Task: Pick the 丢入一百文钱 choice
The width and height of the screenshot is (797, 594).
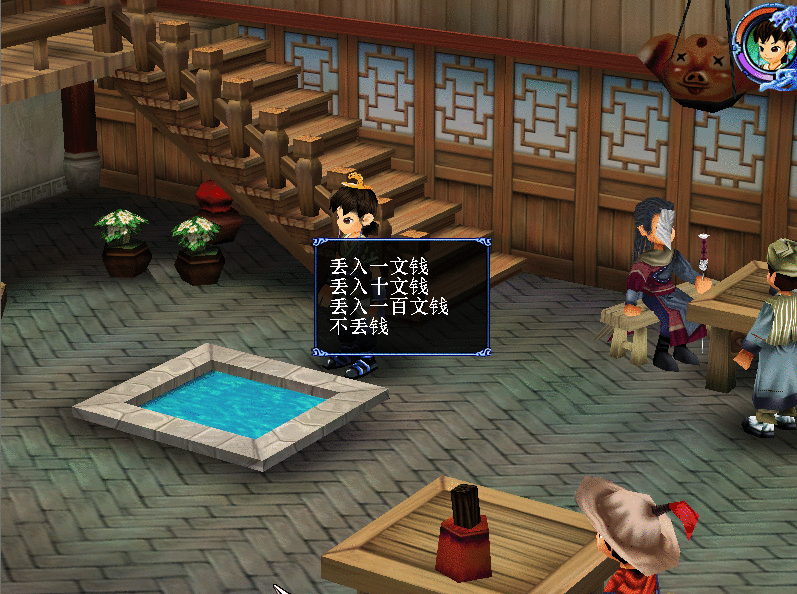Action: tap(389, 306)
